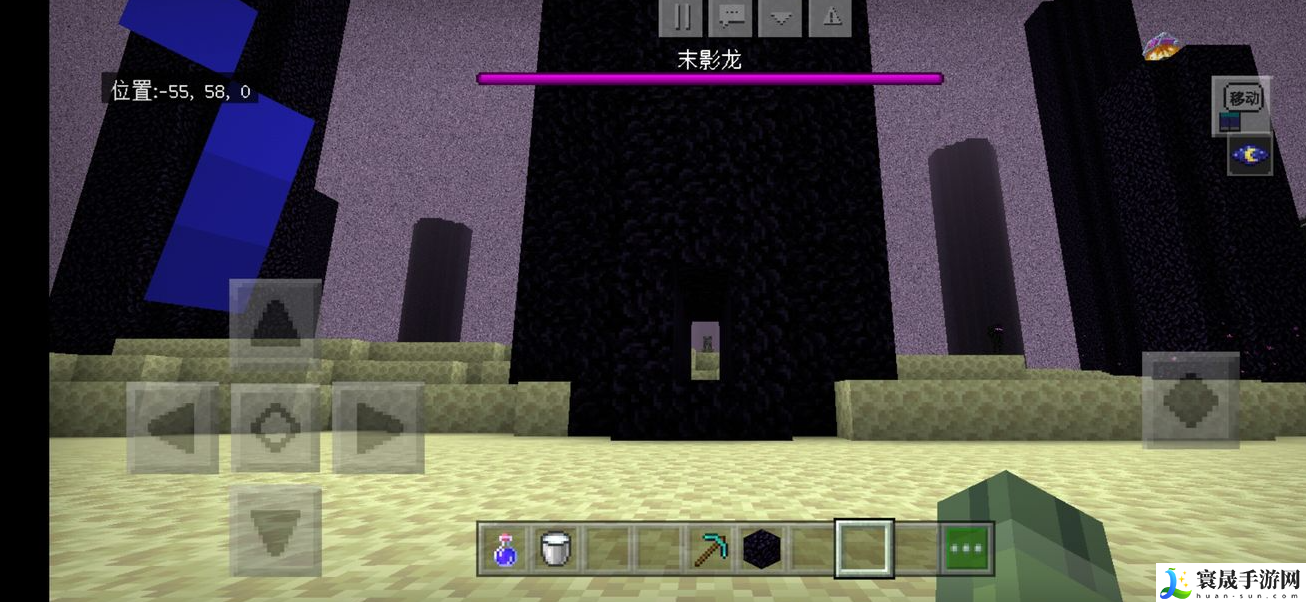Strafe right with the right arrow pad
This screenshot has height=602, width=1306.
pyautogui.click(x=378, y=427)
